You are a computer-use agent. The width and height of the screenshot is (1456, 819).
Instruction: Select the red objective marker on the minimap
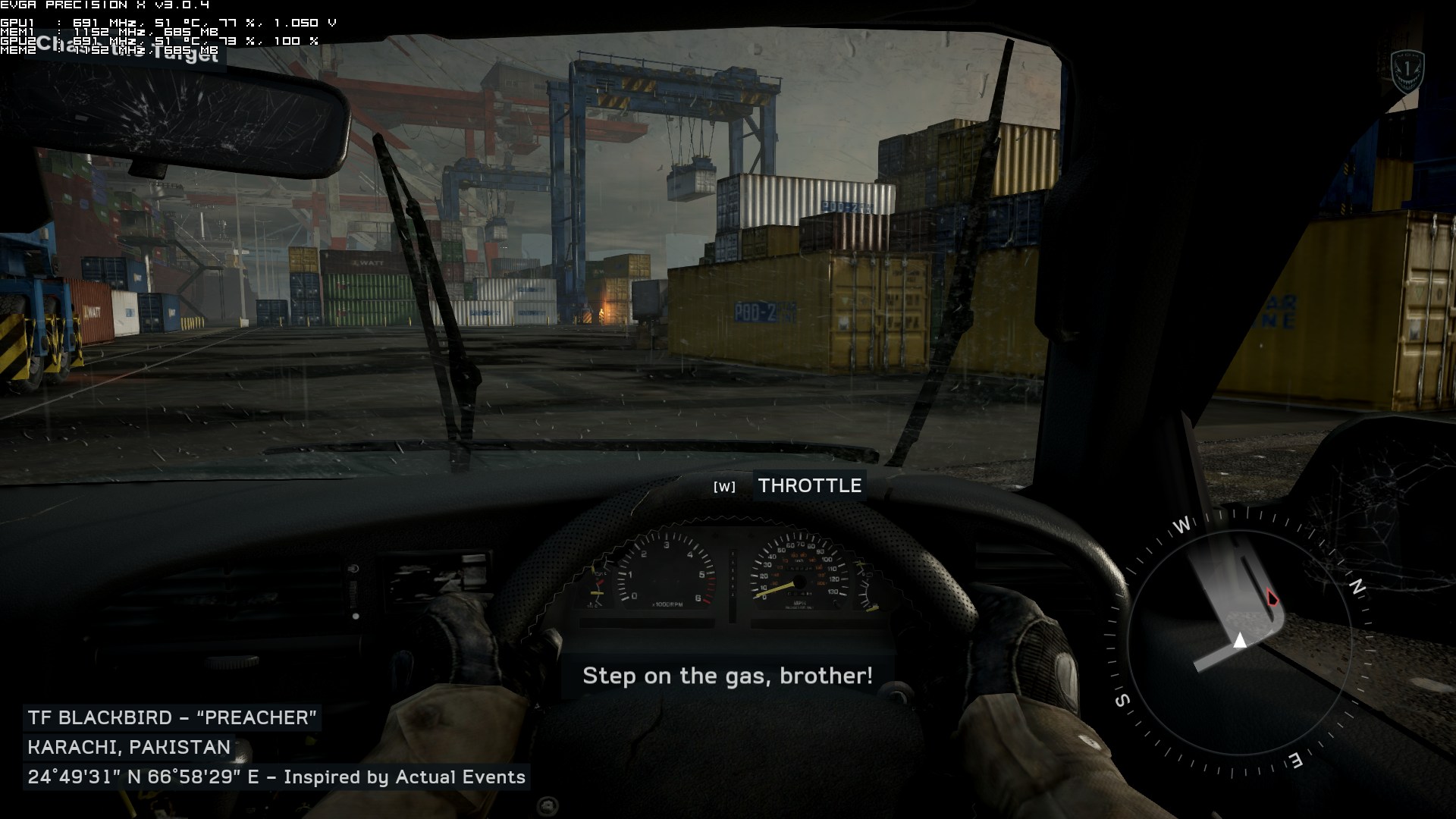click(x=1272, y=599)
